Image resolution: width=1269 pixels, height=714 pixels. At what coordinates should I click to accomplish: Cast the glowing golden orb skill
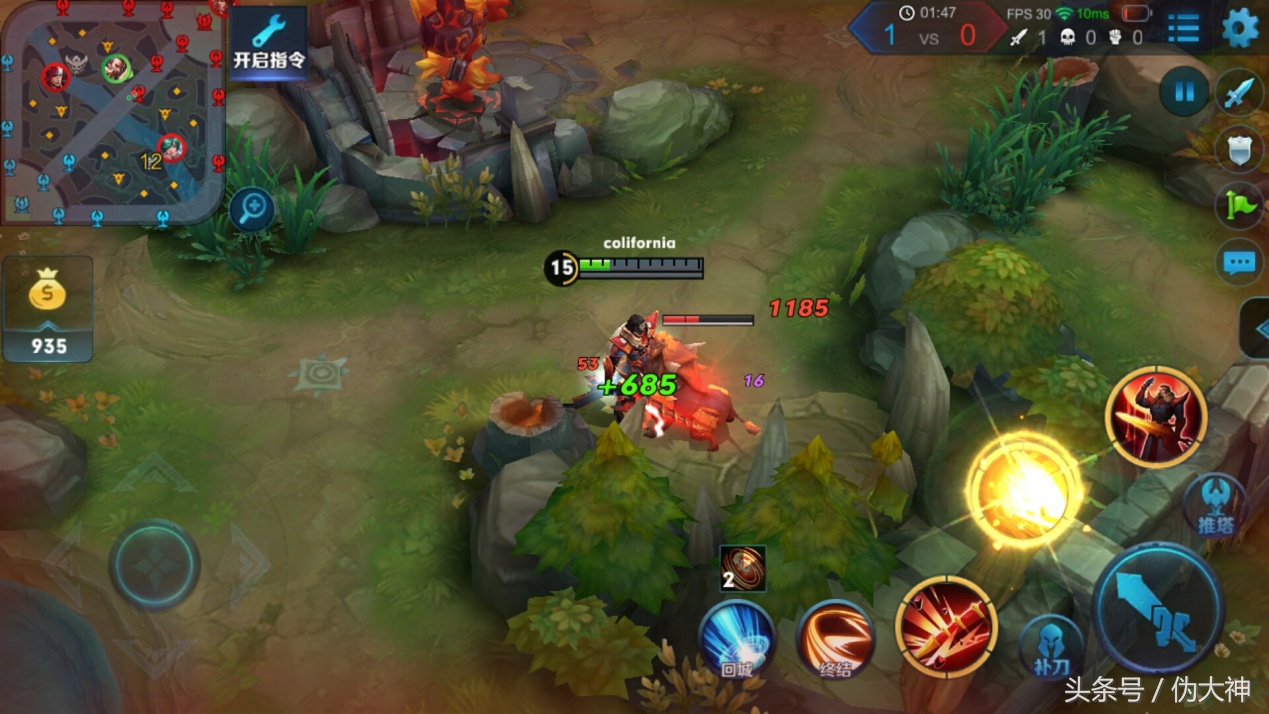click(1024, 490)
